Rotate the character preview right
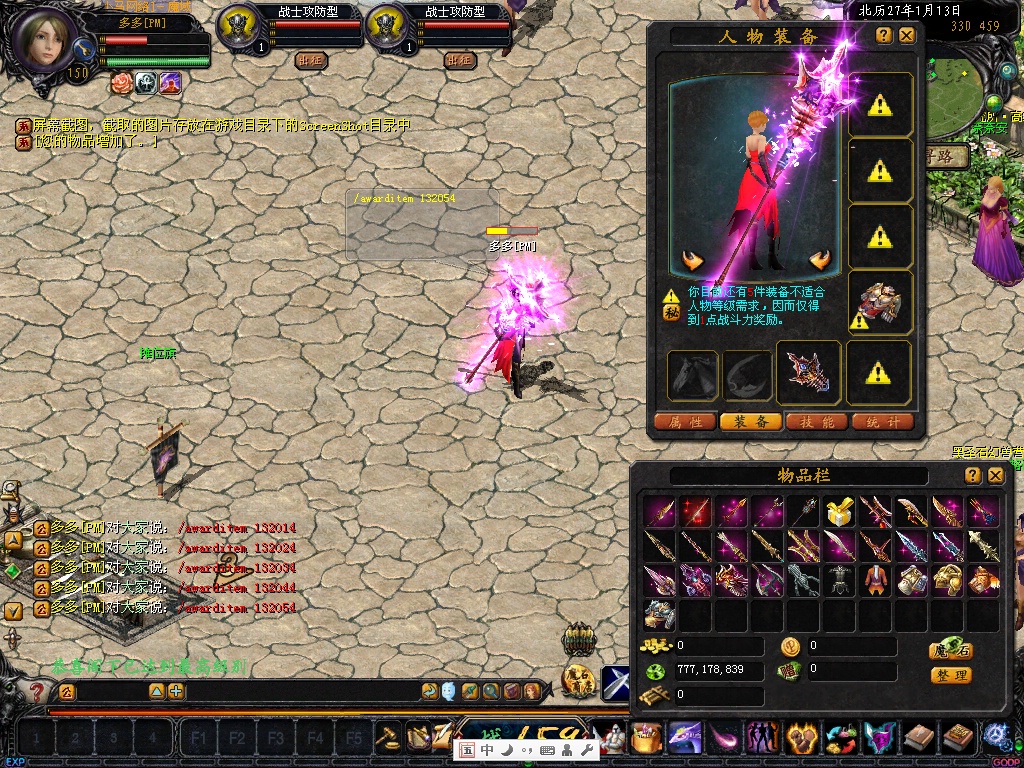Image resolution: width=1024 pixels, height=768 pixels. tap(821, 261)
